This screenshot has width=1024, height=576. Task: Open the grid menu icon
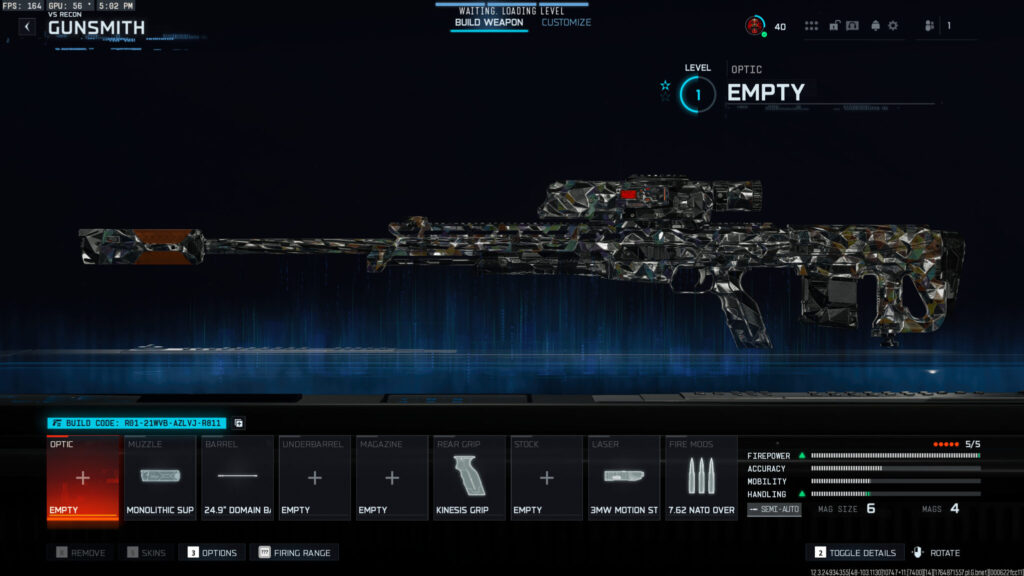point(811,26)
